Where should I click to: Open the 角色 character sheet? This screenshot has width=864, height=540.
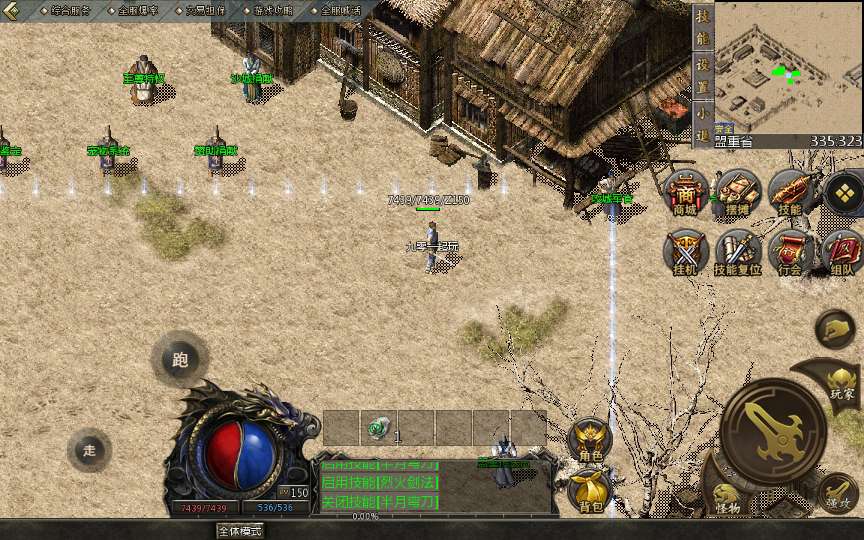pos(590,440)
